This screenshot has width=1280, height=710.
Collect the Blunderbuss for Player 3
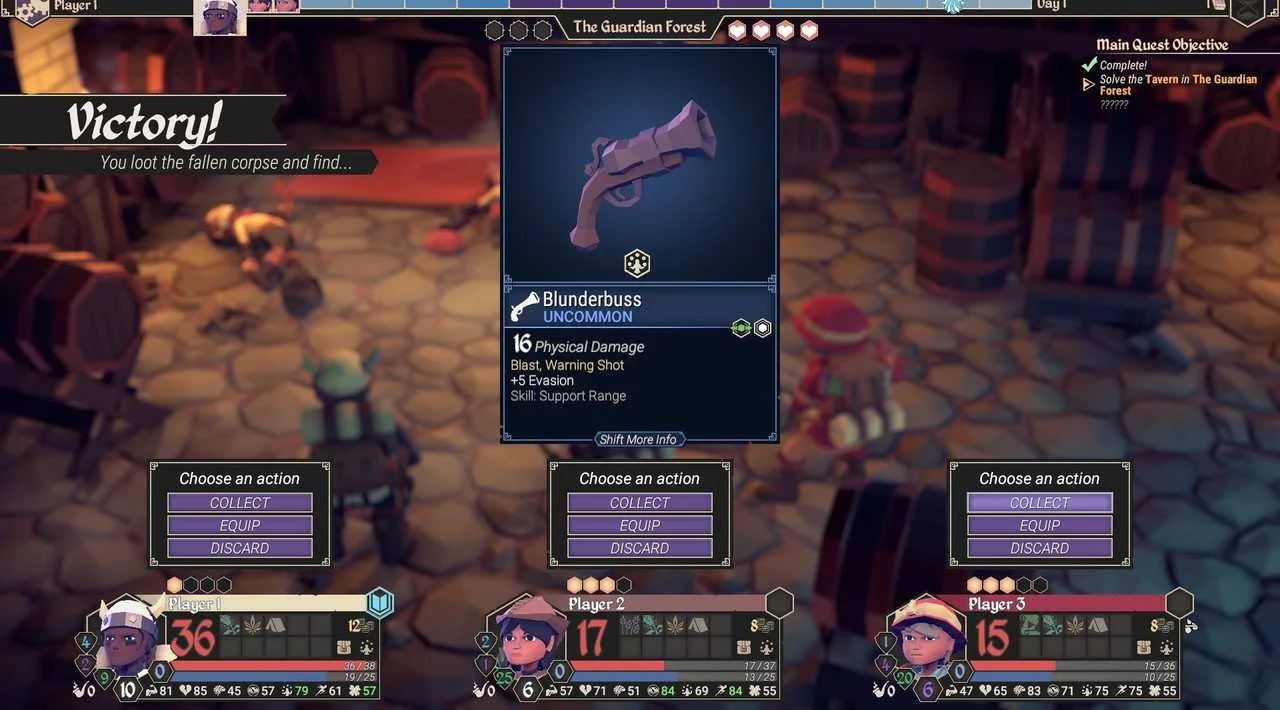pyautogui.click(x=1040, y=502)
